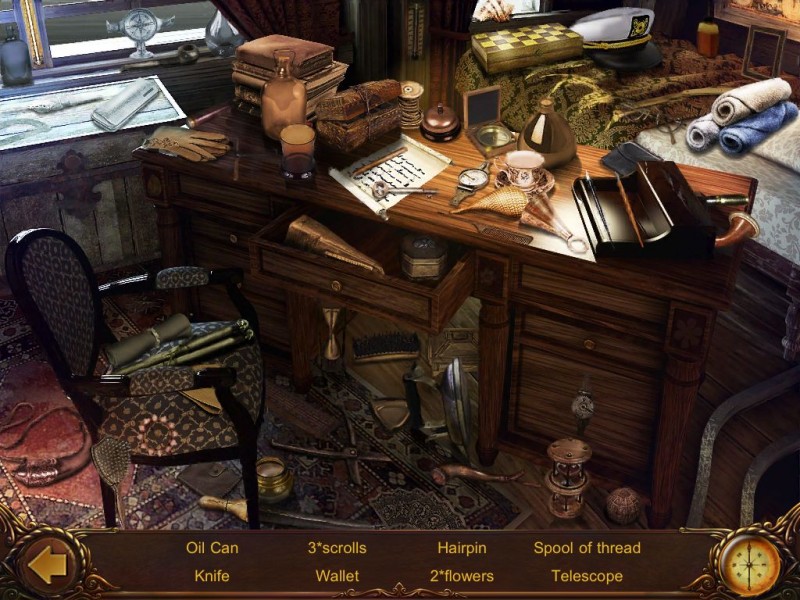Pick "Telescope" from the find list

point(587,576)
